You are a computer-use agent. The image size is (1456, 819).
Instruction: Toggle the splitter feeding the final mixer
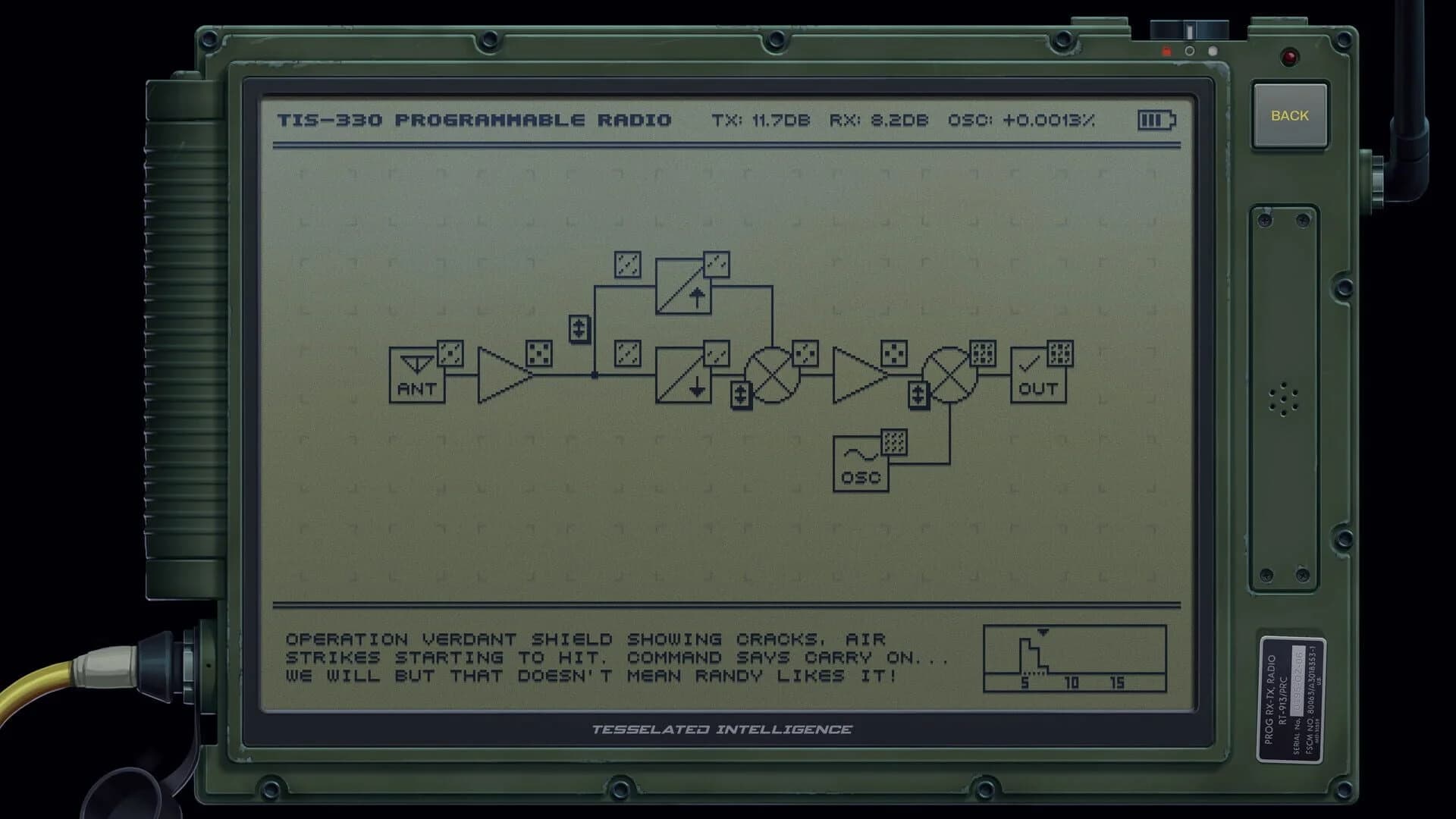tap(918, 394)
